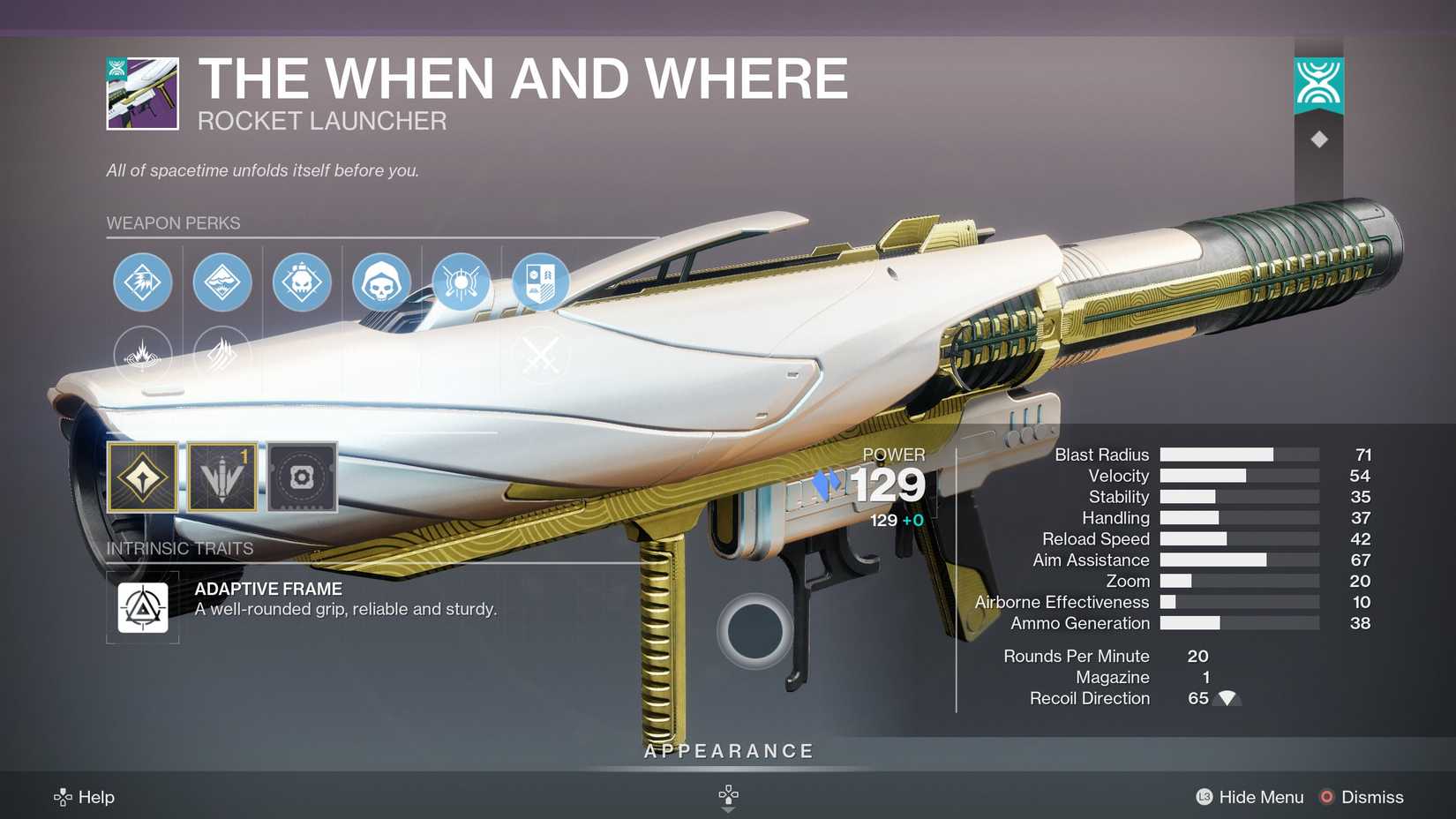Select the lightning diamond barrel perk

(143, 282)
